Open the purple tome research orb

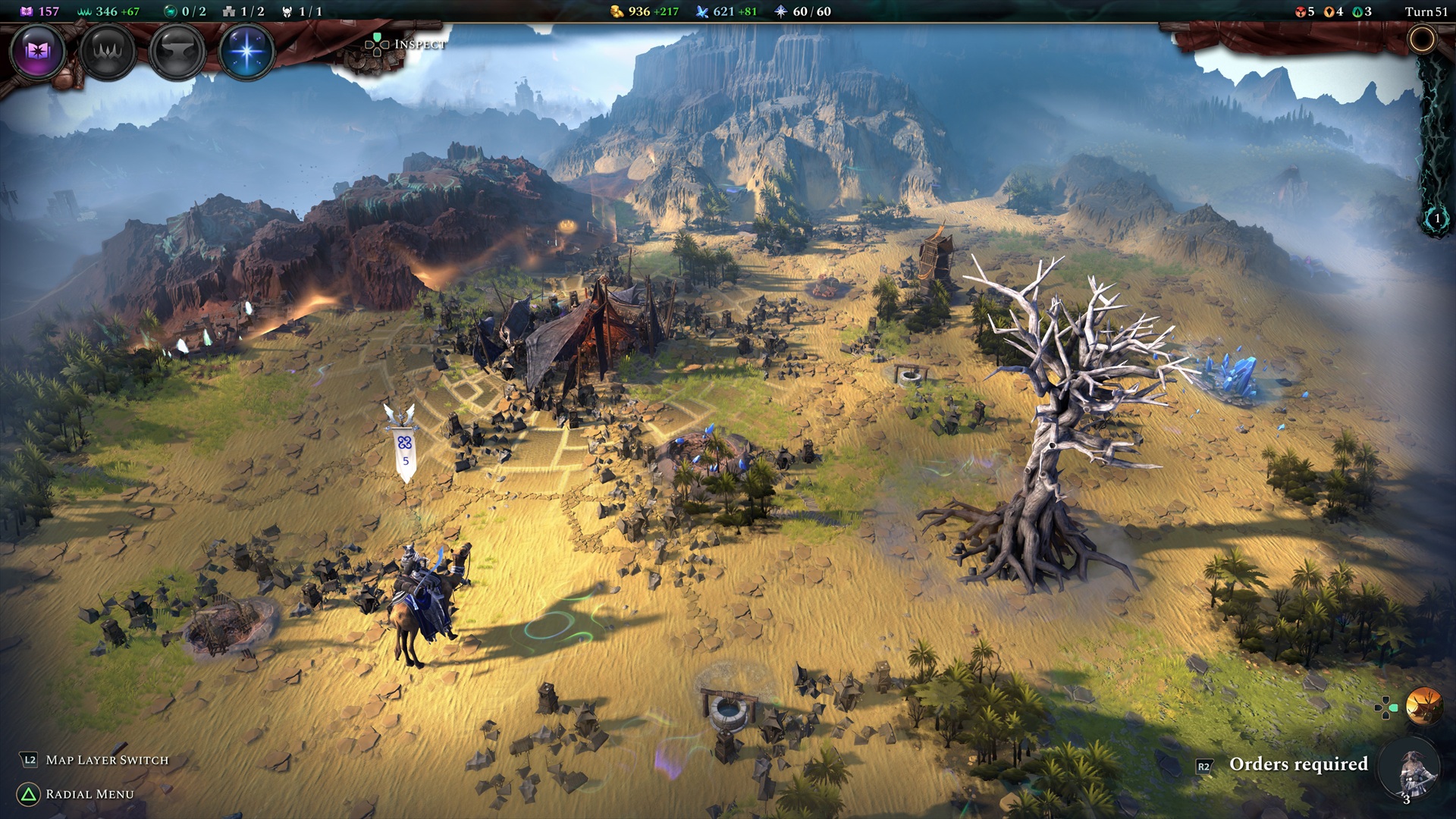37,52
